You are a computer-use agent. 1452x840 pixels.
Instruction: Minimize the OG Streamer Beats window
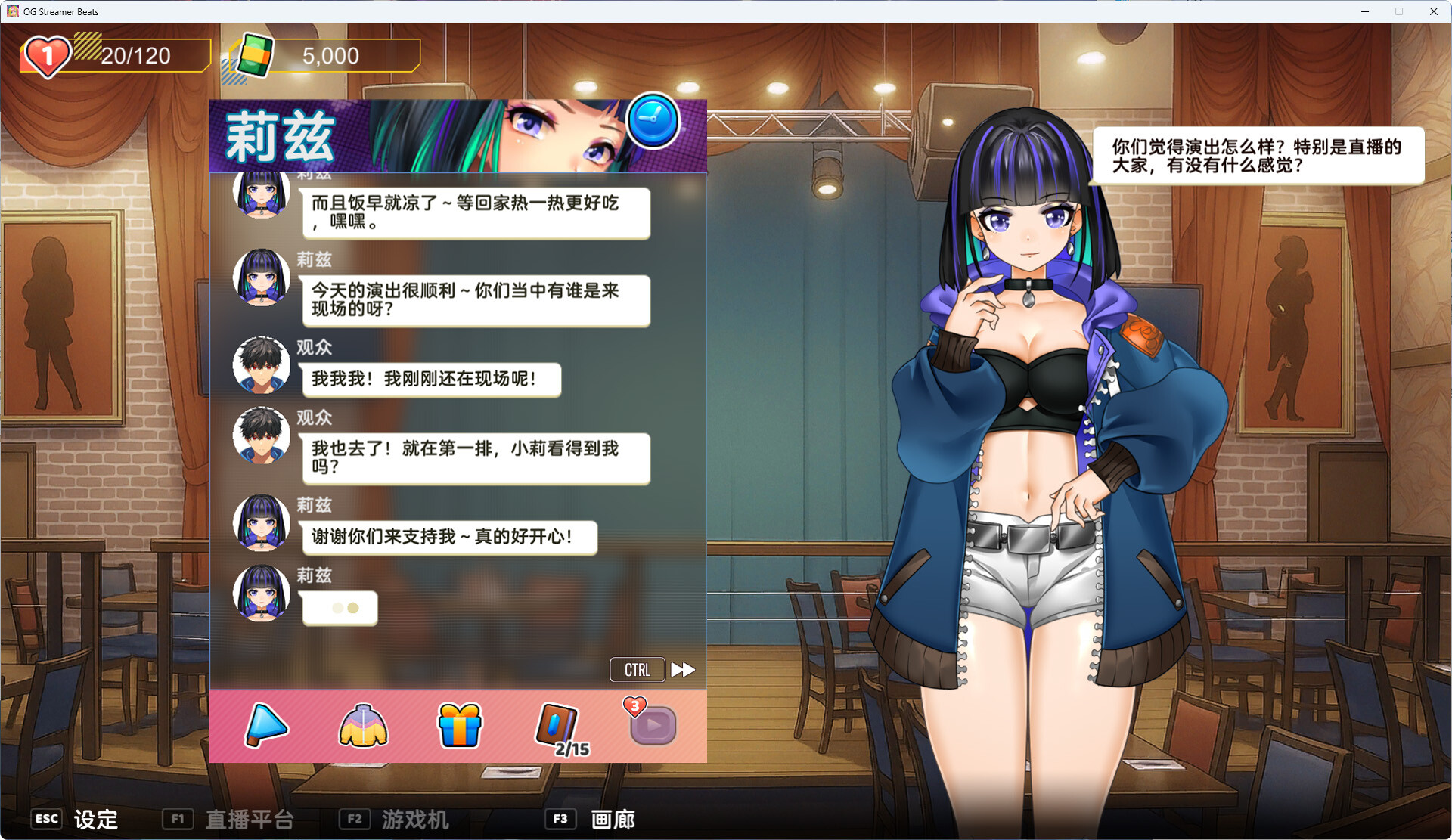click(1365, 11)
